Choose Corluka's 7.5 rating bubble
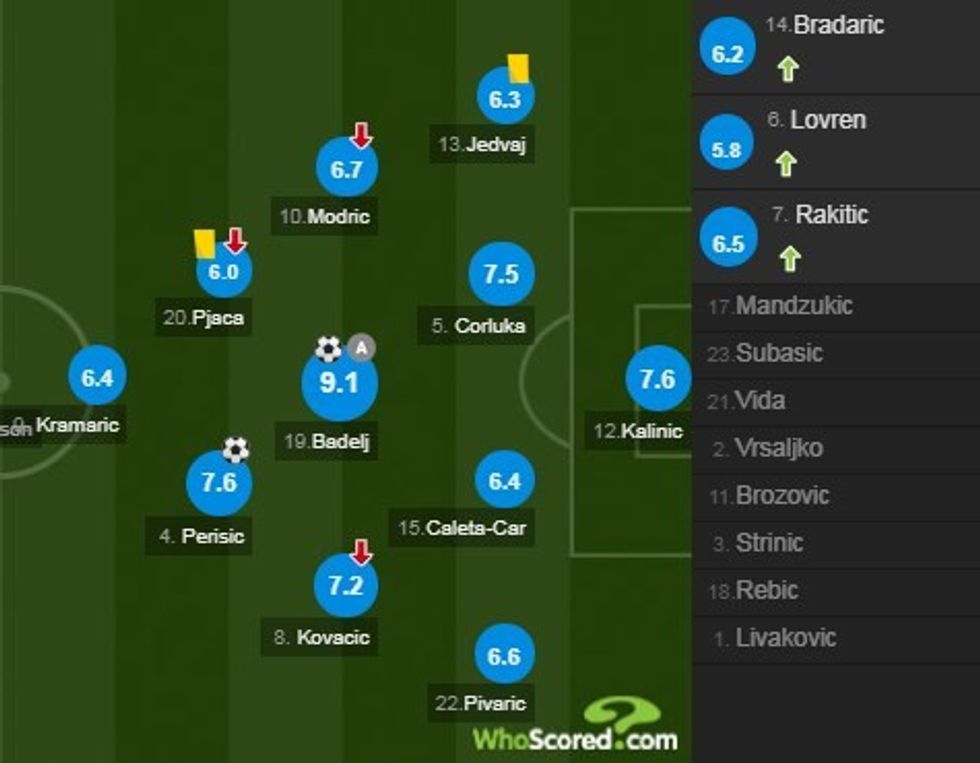 click(501, 274)
